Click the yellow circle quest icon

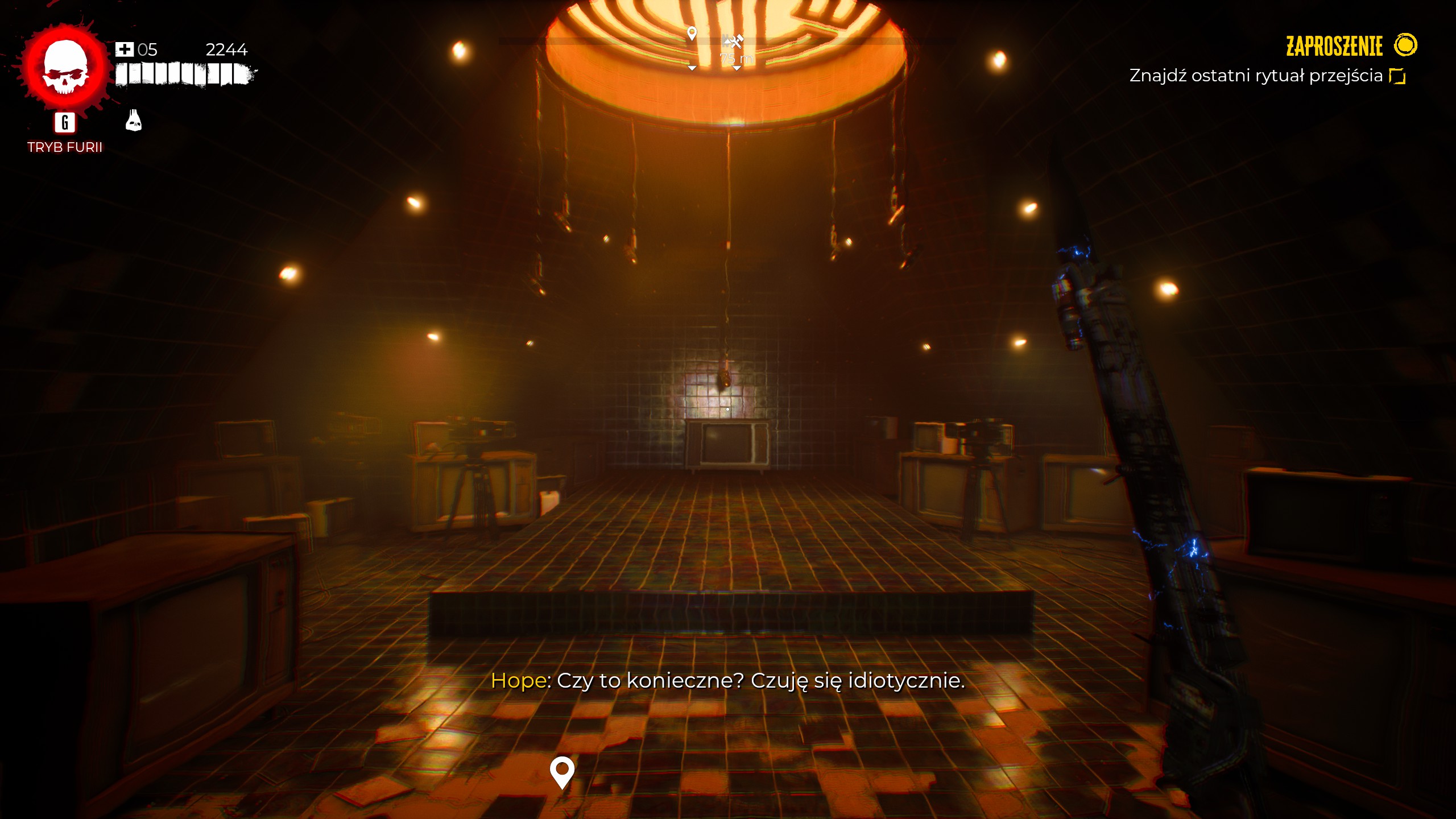click(1405, 45)
